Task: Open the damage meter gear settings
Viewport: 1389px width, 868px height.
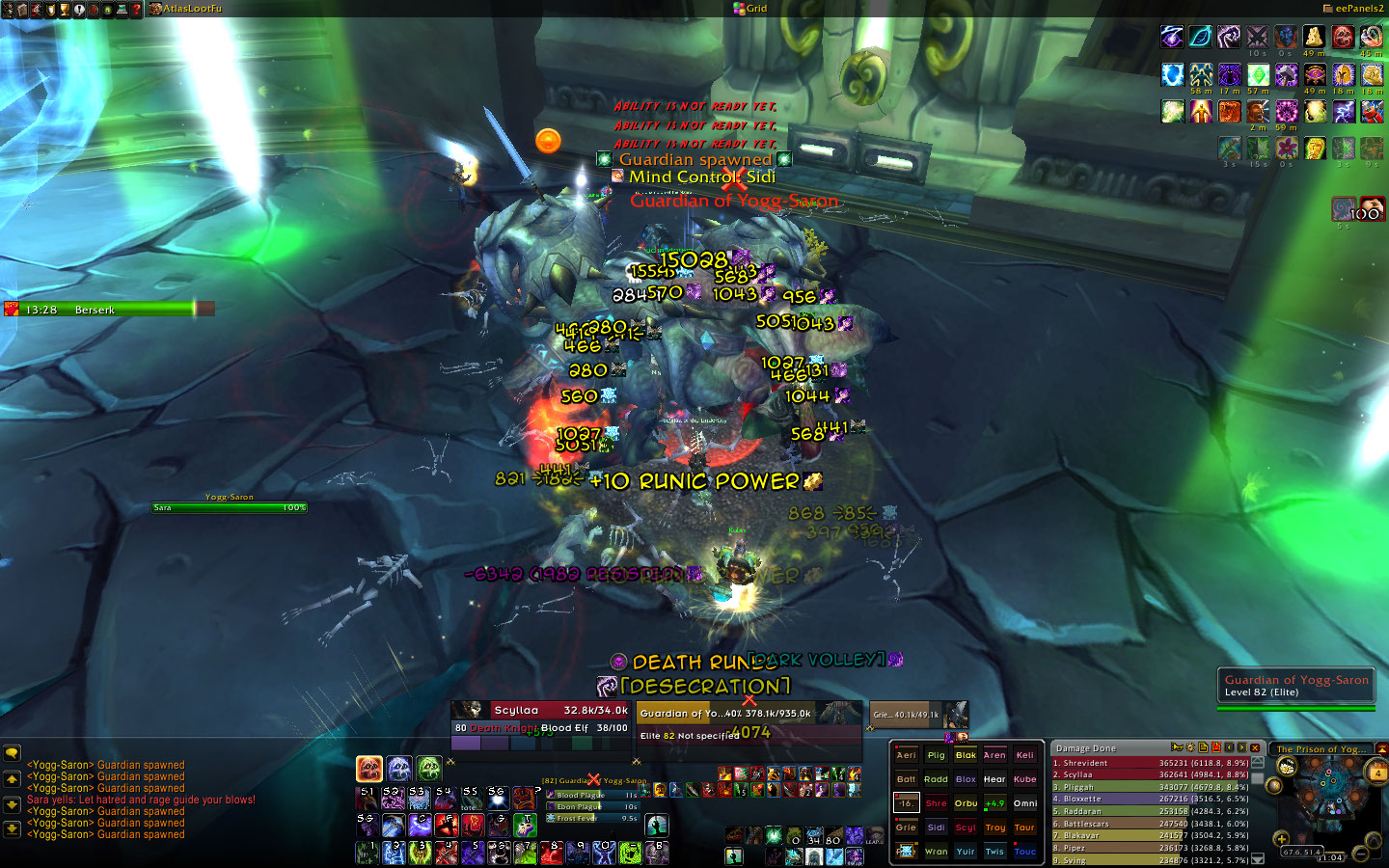Action: coord(1190,747)
